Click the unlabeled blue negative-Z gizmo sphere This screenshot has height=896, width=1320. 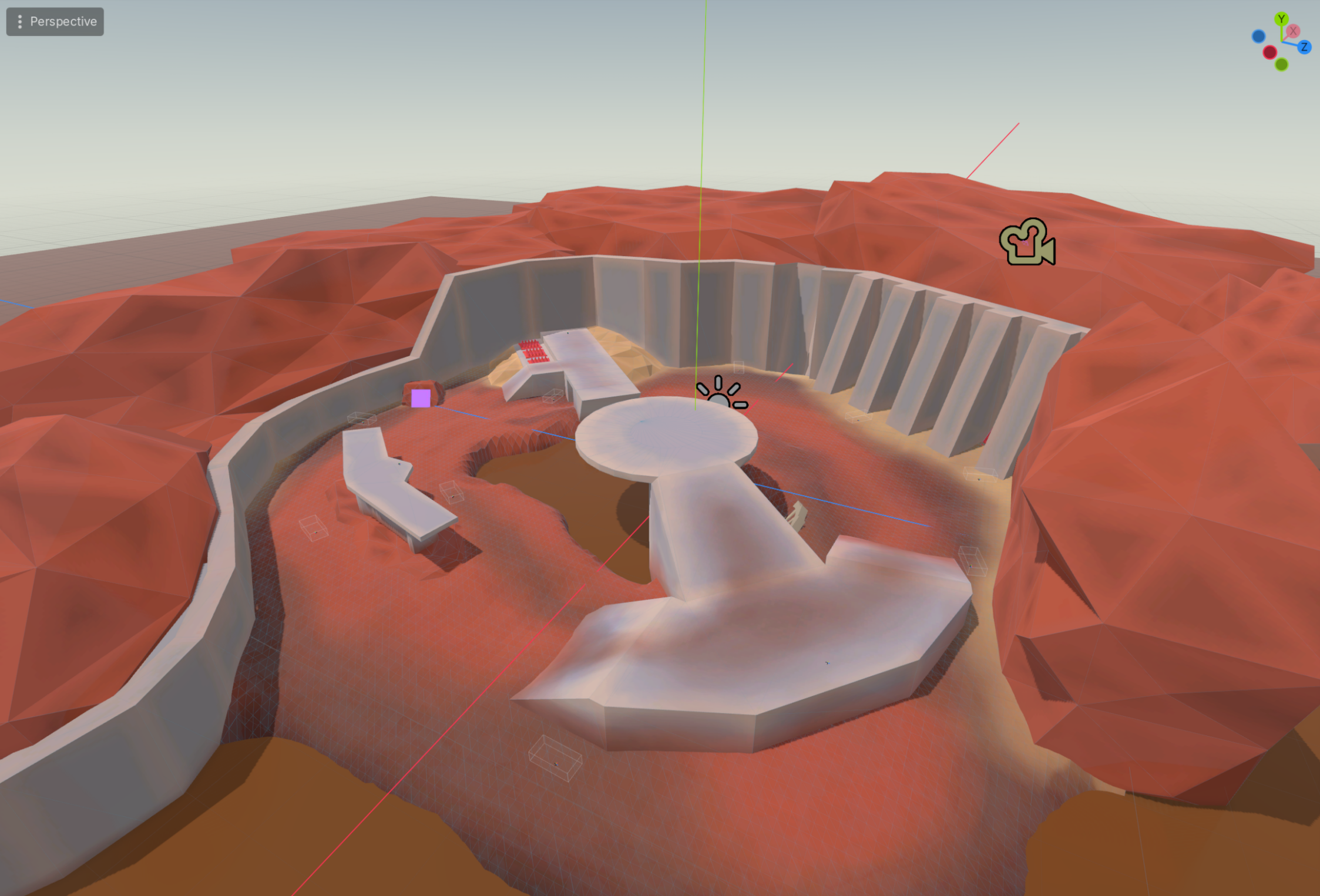1258,35
